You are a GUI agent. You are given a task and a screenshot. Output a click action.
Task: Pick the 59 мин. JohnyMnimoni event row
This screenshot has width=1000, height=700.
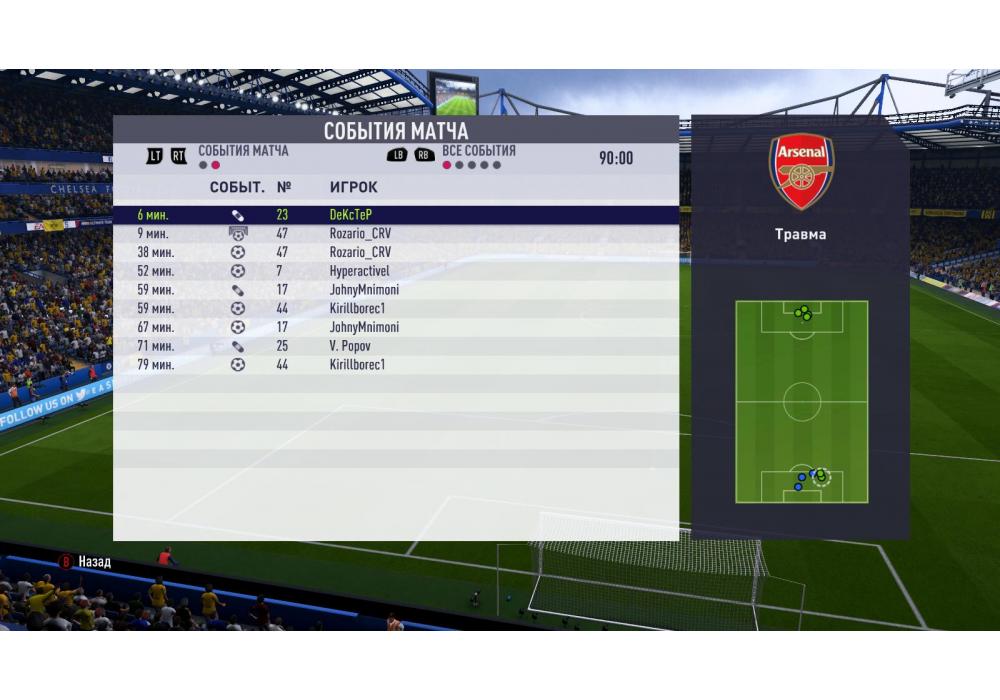click(x=395, y=290)
